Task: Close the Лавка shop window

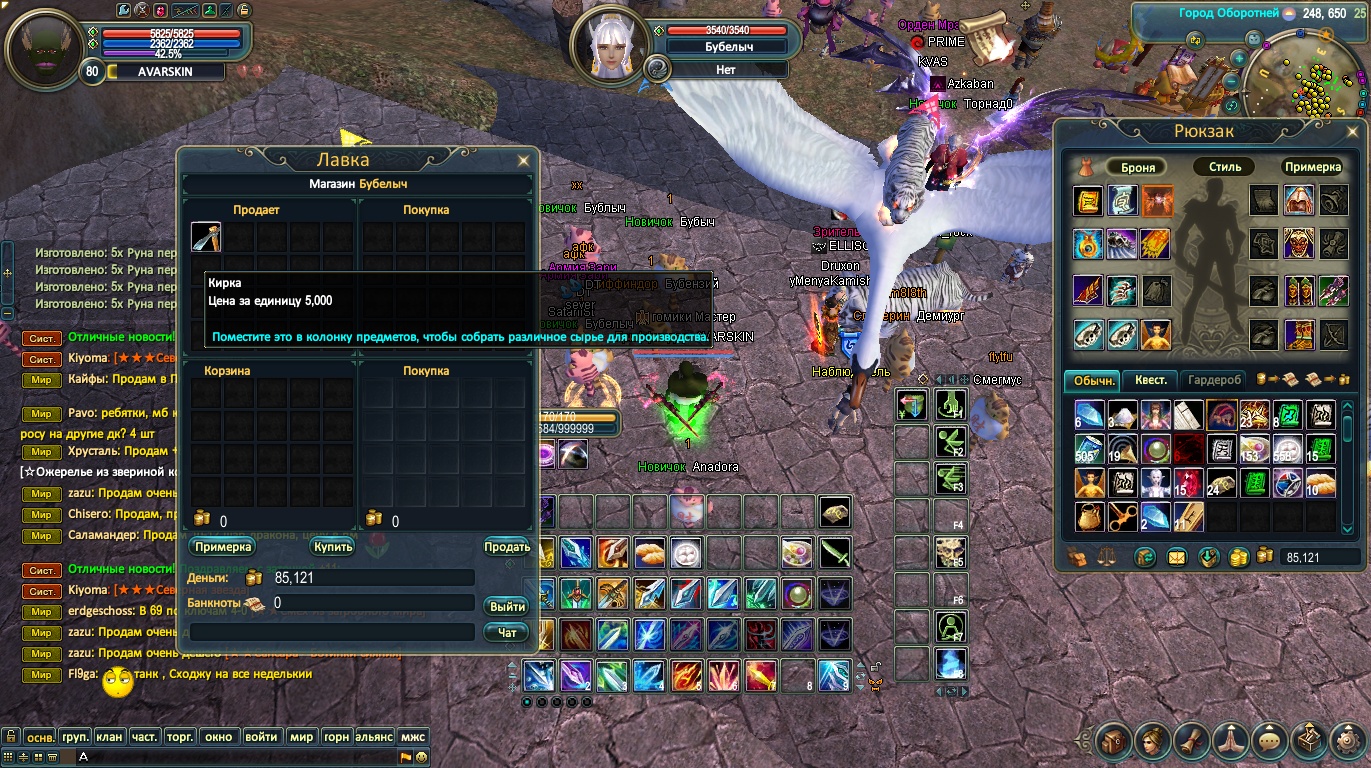Action: (x=523, y=160)
